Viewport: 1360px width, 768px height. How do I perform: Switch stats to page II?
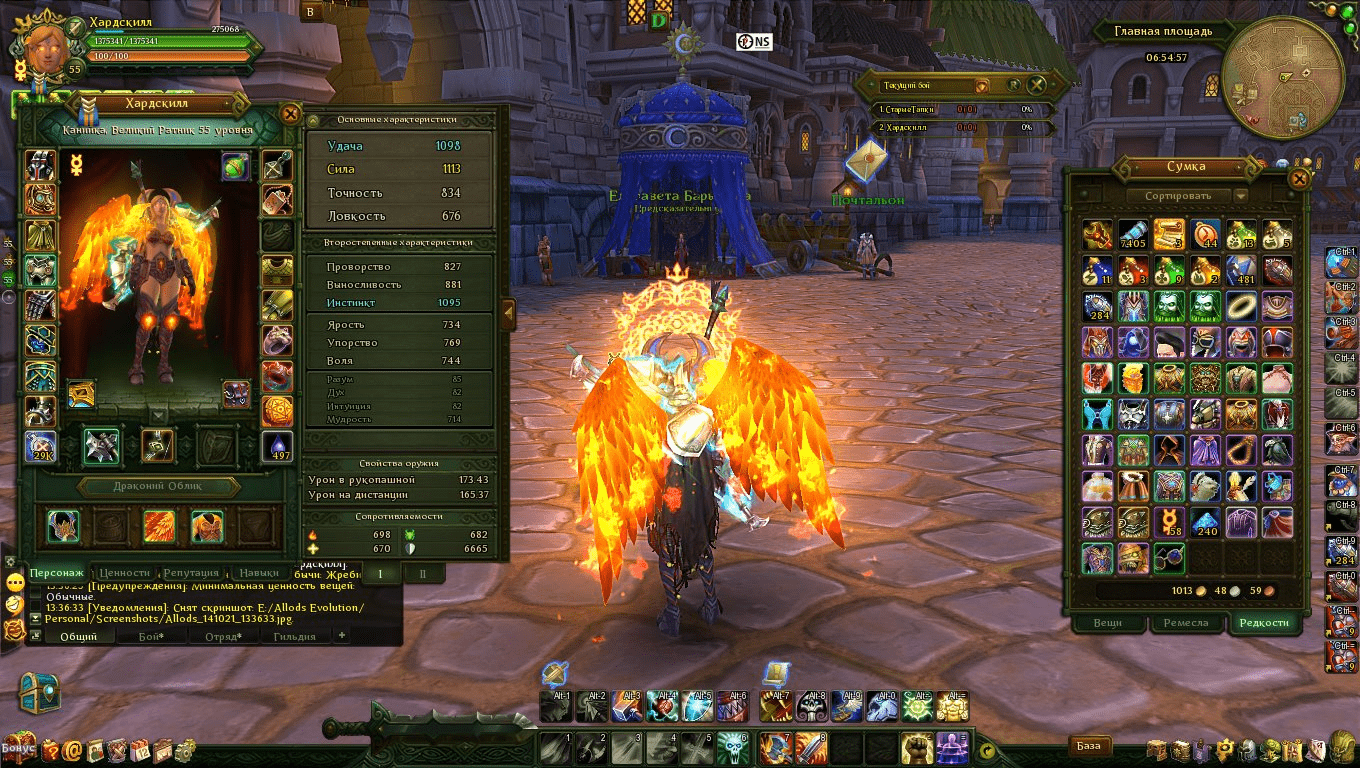[x=423, y=573]
